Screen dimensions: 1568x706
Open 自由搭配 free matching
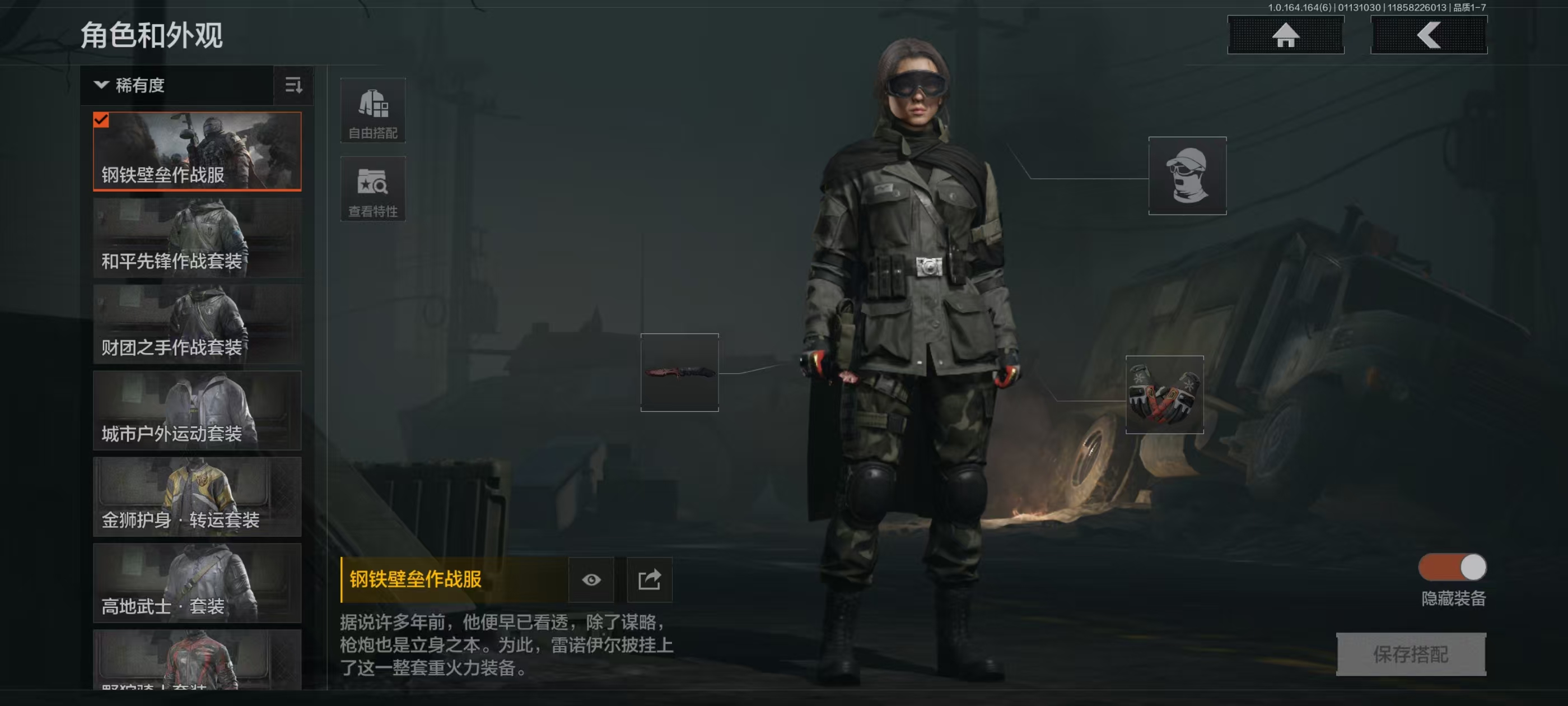pos(372,110)
